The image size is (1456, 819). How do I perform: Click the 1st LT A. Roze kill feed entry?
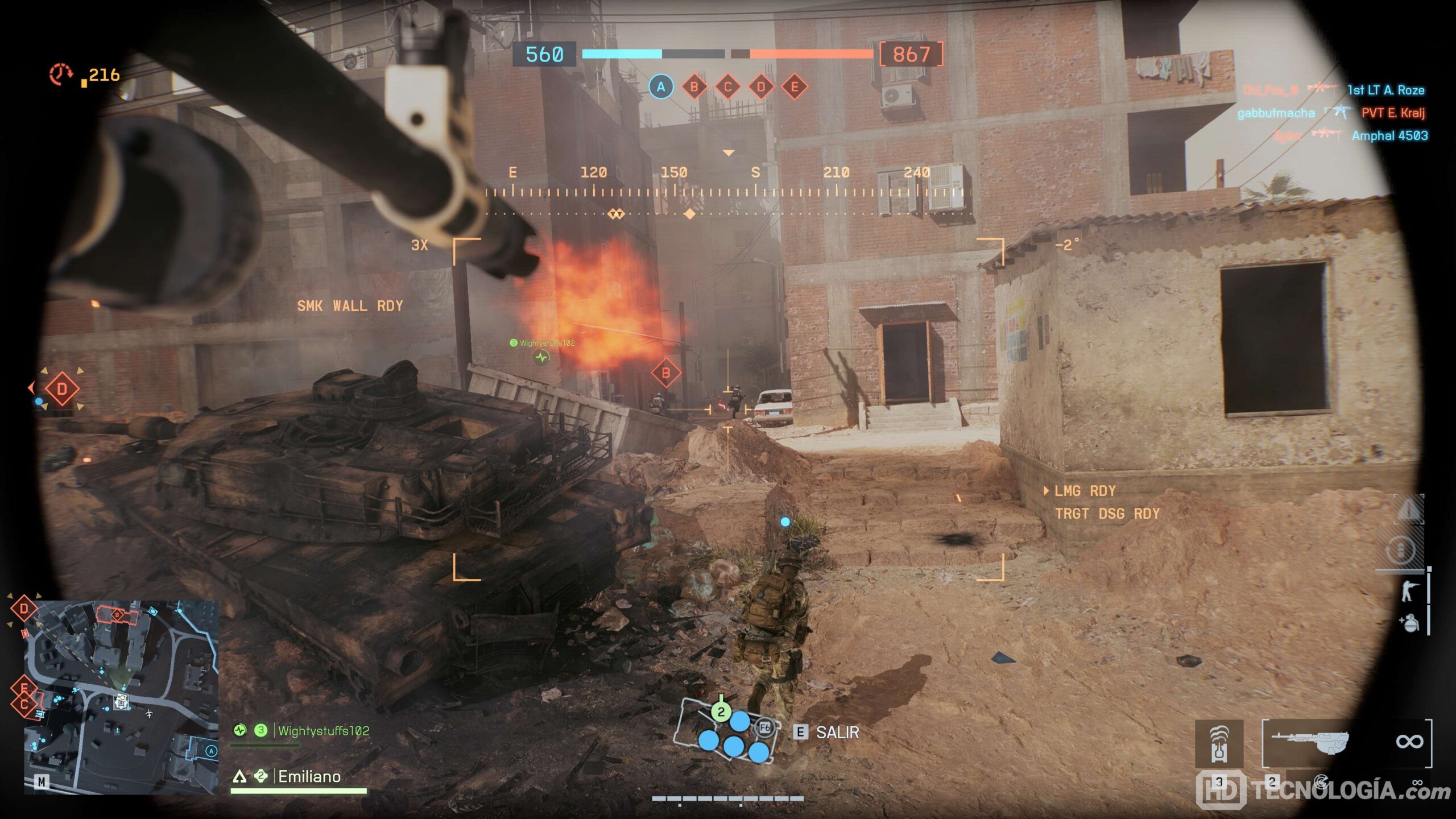tap(1385, 90)
